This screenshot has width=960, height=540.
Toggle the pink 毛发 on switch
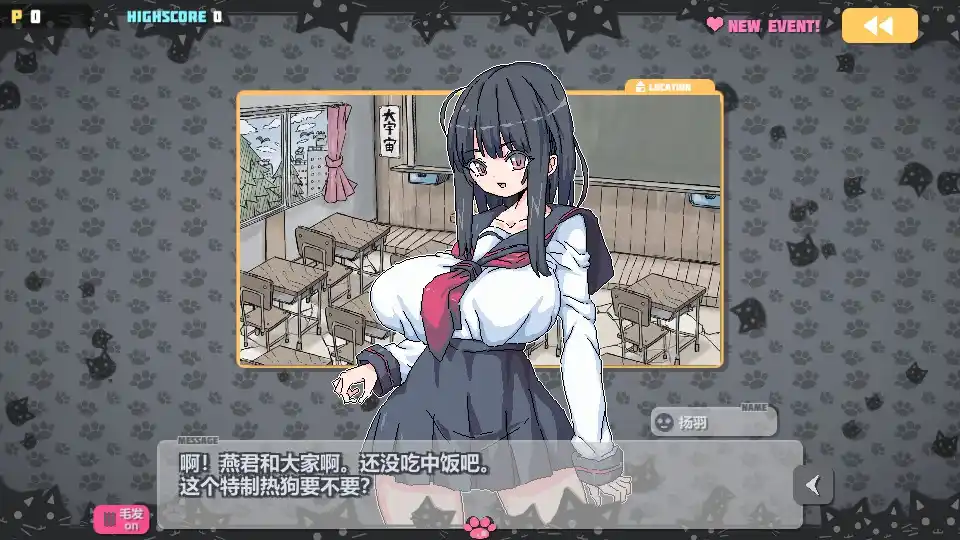pyautogui.click(x=121, y=519)
